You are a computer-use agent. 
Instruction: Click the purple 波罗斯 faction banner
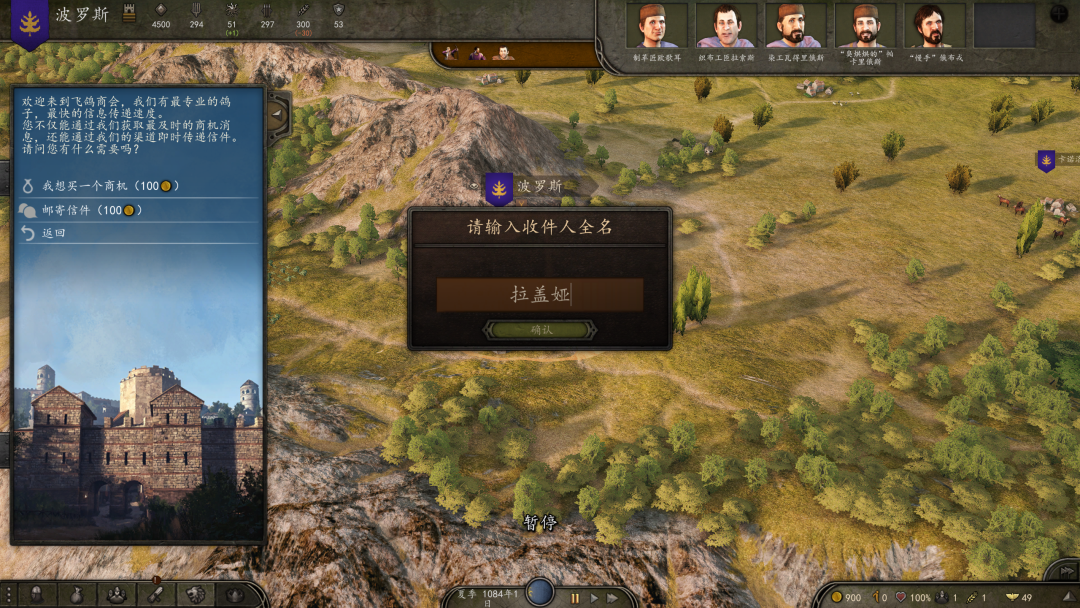pyautogui.click(x=30, y=22)
